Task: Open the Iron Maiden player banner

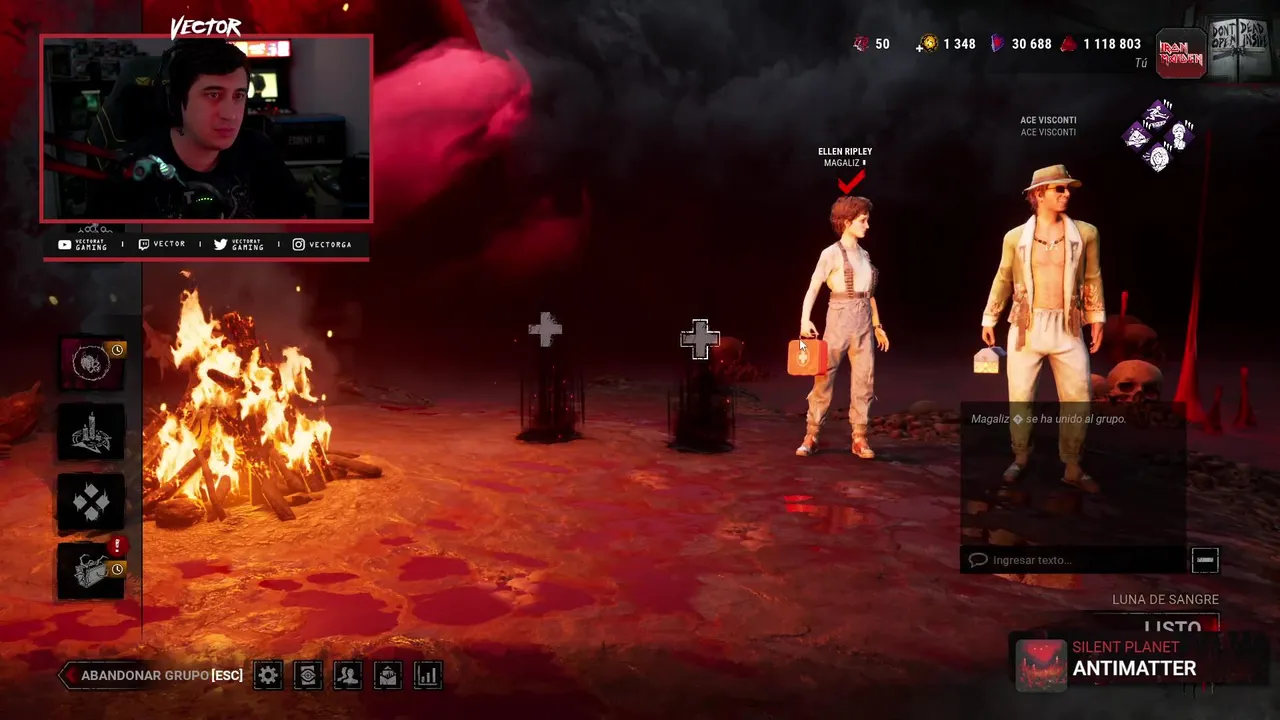Action: pos(1181,52)
